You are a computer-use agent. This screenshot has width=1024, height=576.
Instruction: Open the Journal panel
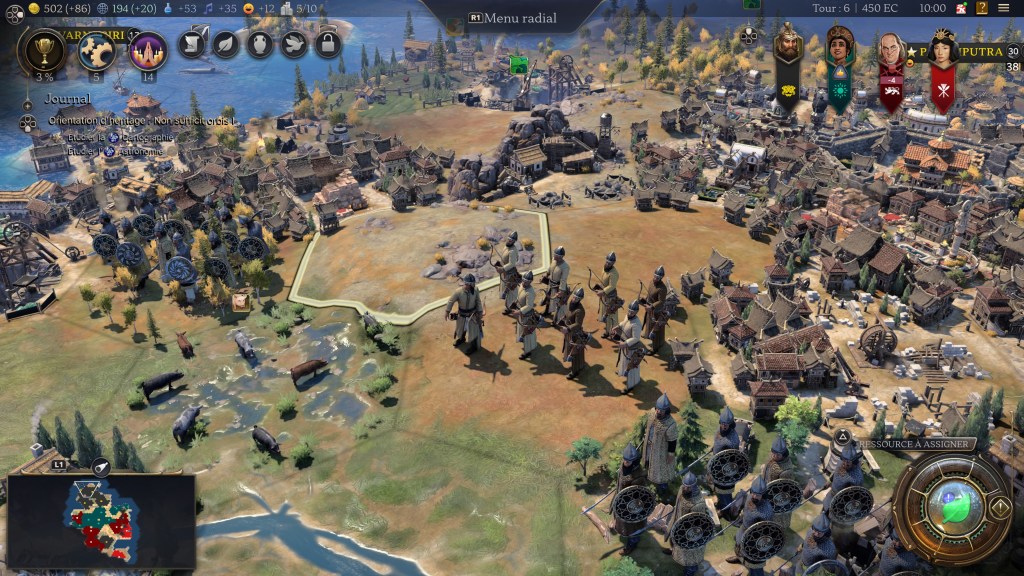coord(67,99)
